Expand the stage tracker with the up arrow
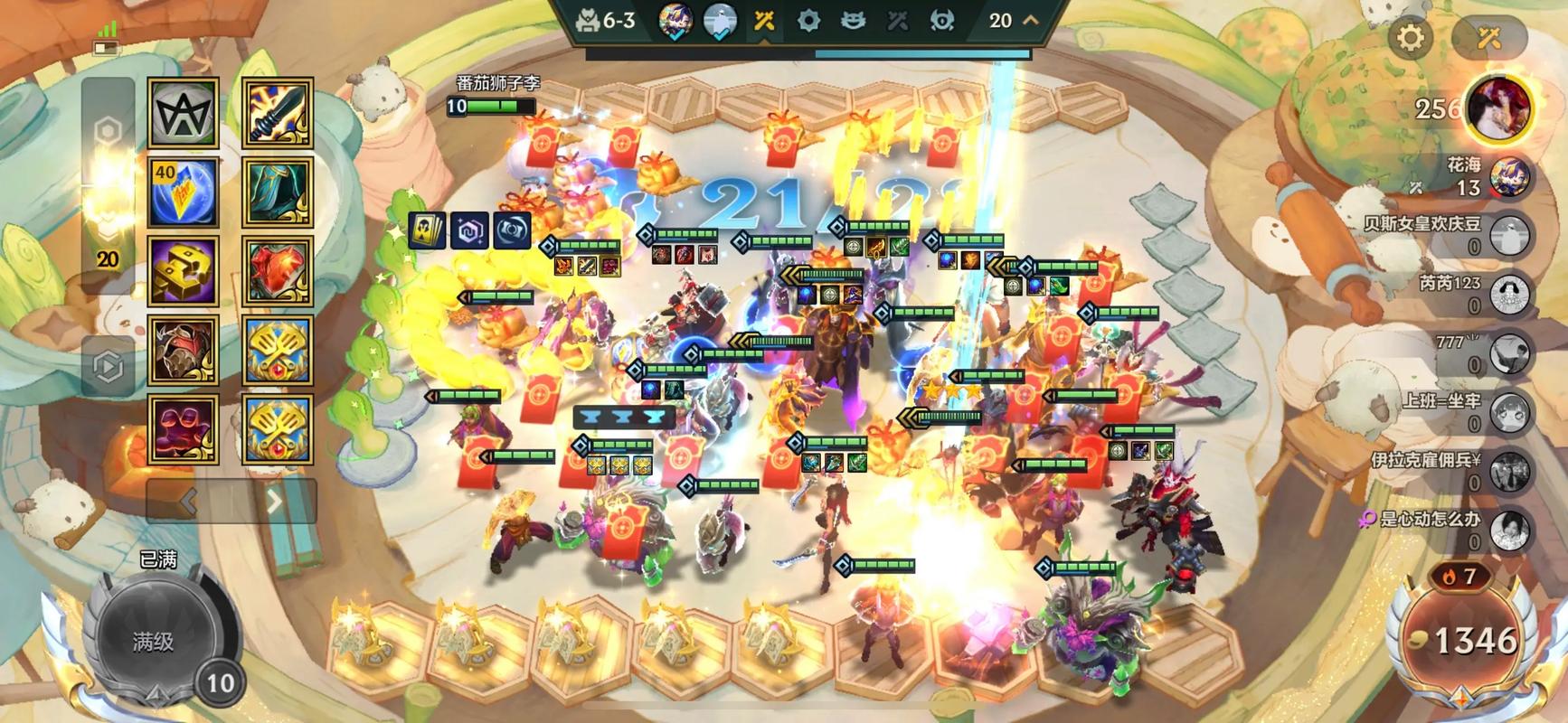The height and width of the screenshot is (723, 1568). pos(1030,20)
